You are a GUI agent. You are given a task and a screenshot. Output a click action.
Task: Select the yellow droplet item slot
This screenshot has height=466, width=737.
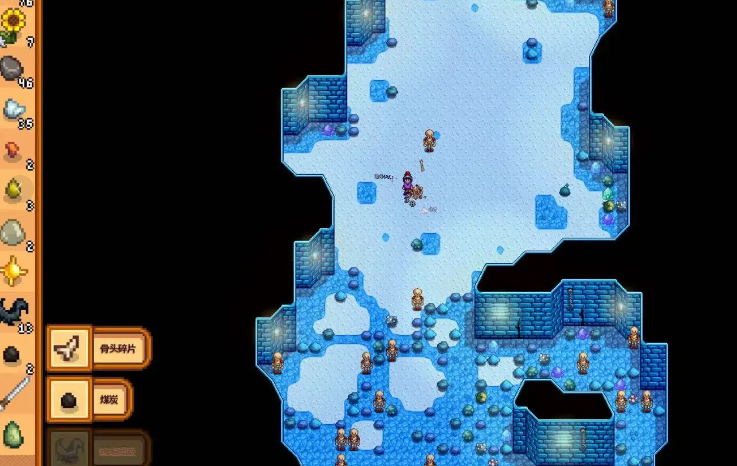tap(13, 190)
